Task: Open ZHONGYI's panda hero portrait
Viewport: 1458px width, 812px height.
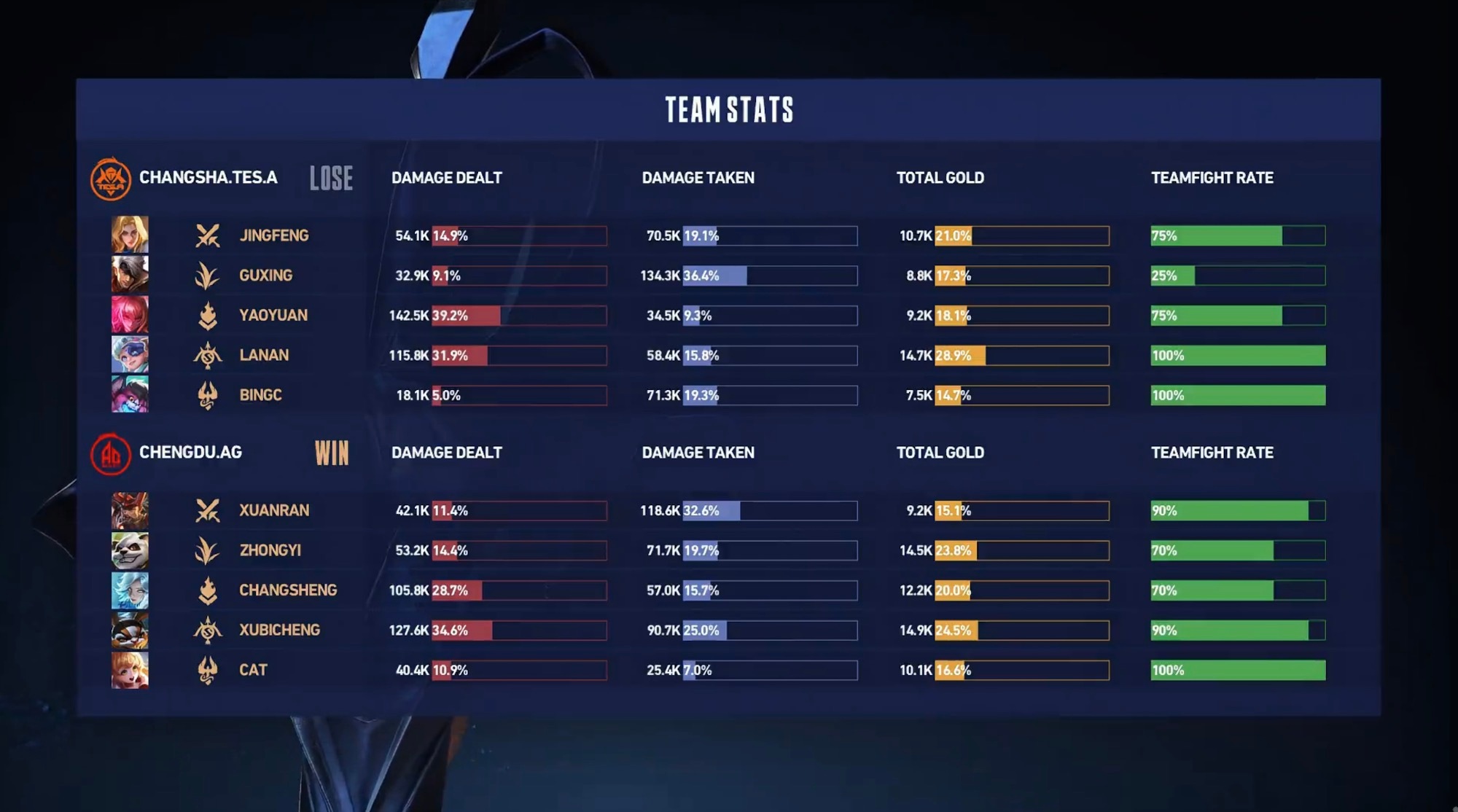Action: coord(130,550)
